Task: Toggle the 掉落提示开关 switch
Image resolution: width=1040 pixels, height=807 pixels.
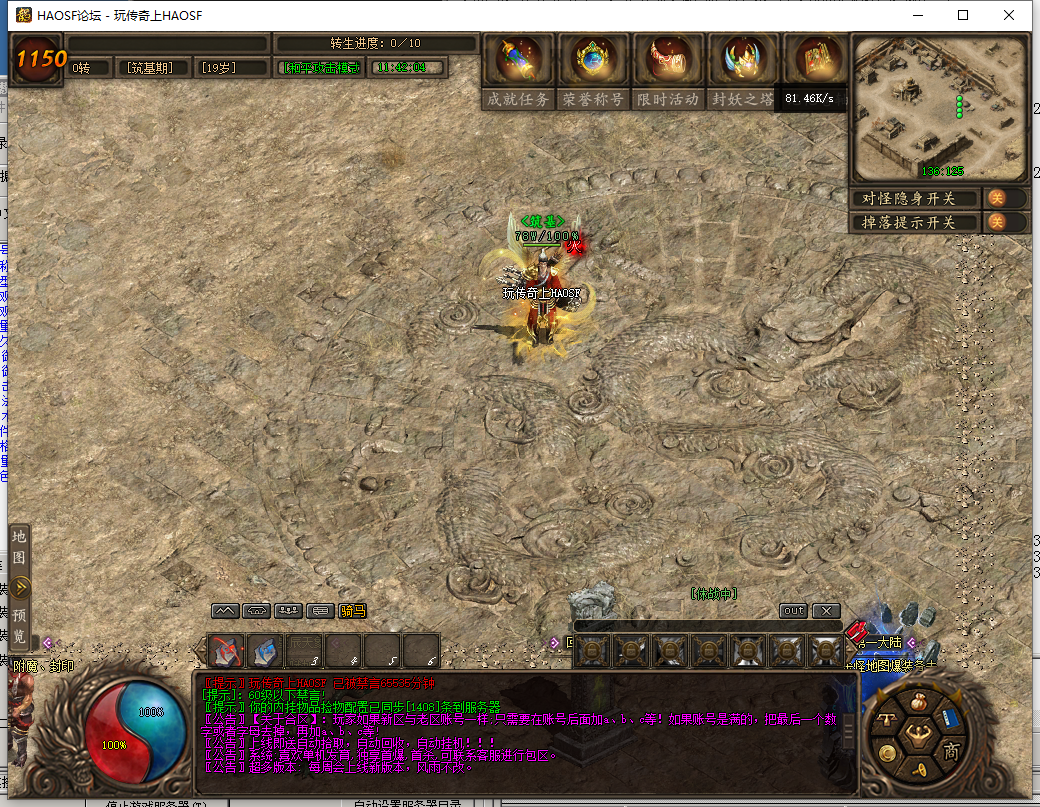Action: 996,222
